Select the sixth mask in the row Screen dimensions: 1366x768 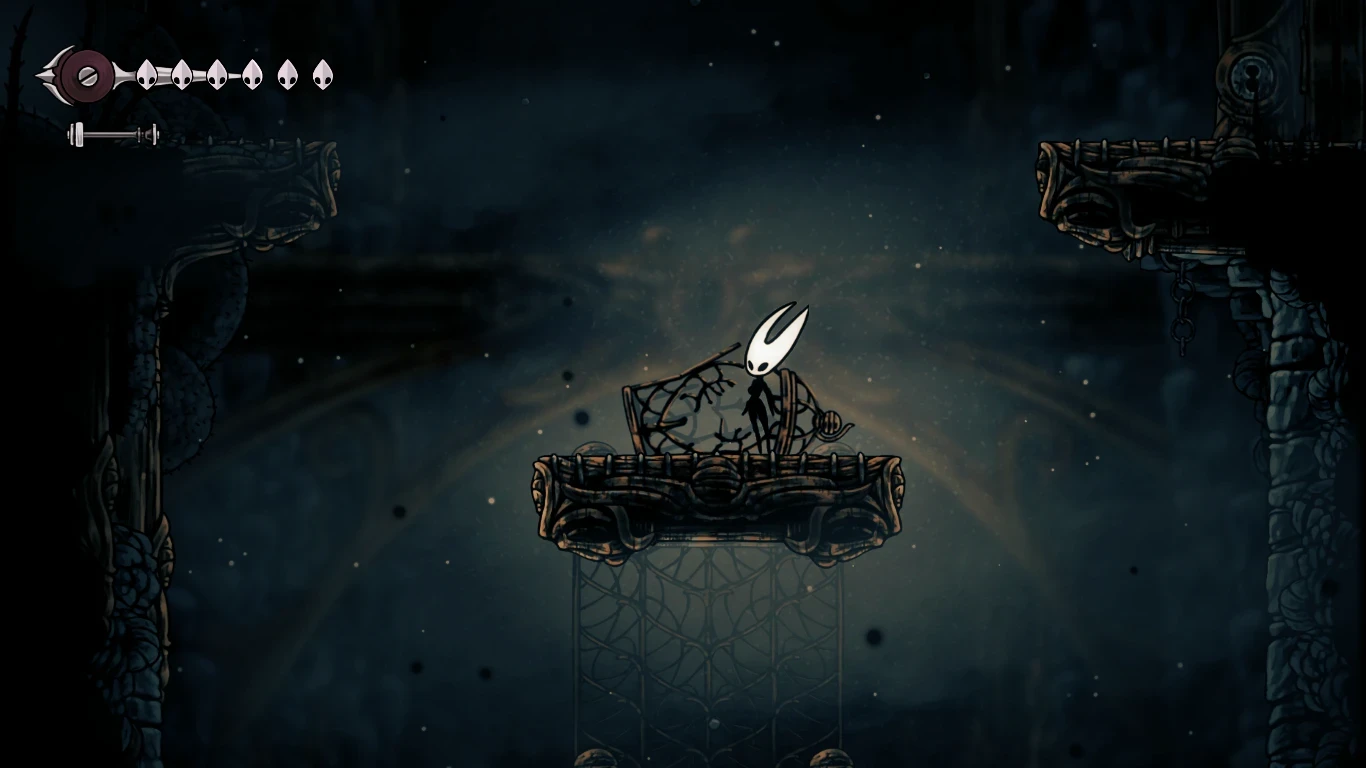(323, 74)
